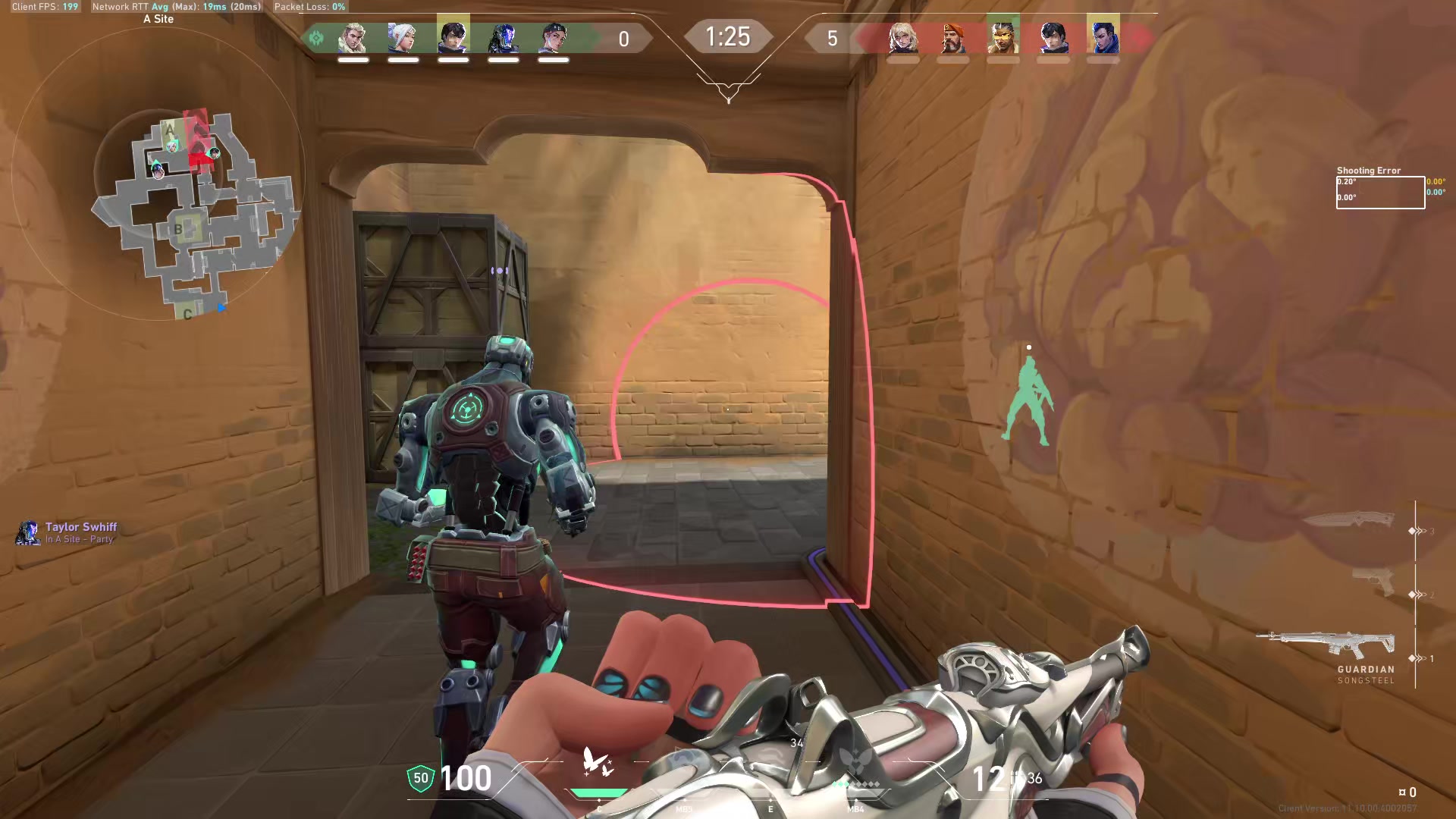Activate the butterfly ability icon labeled C
1456x819 pixels.
[598, 762]
